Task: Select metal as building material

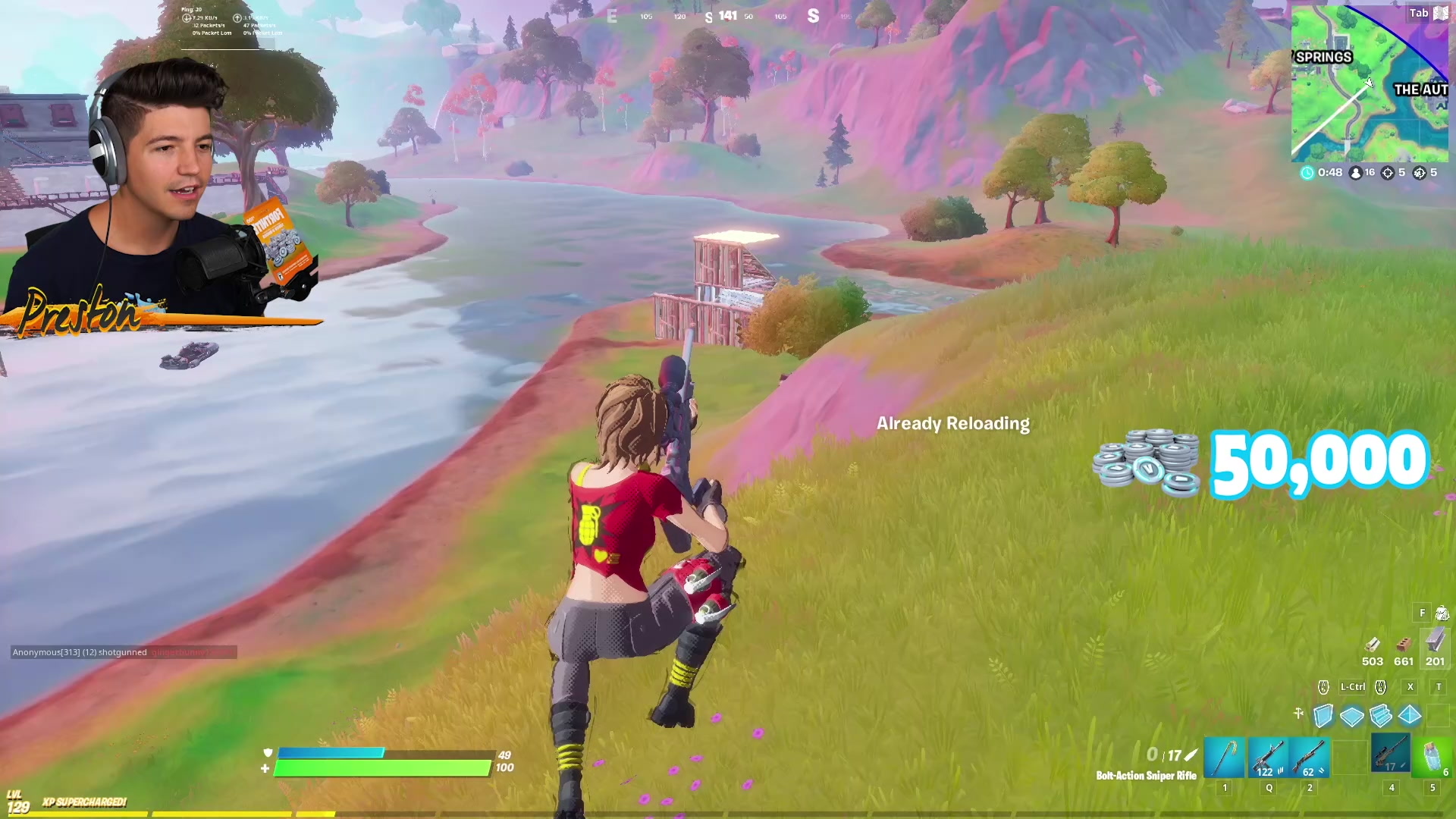Action: (1435, 643)
